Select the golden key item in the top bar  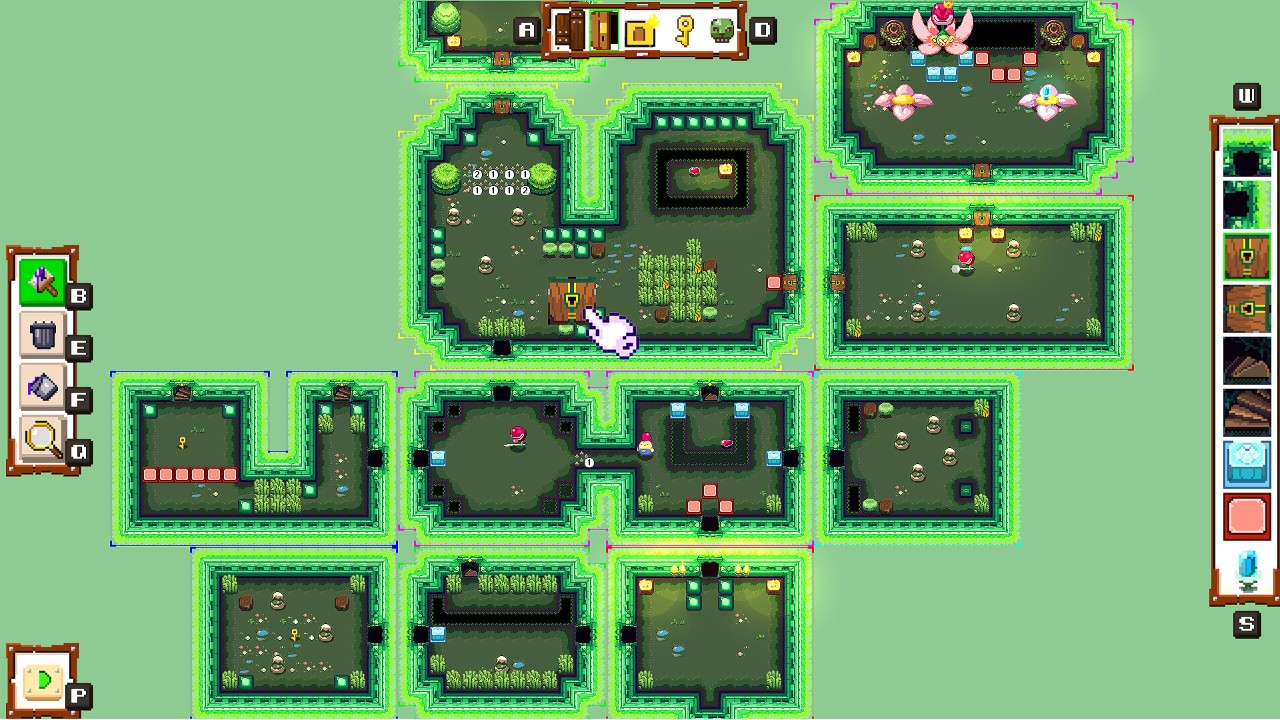coord(683,30)
